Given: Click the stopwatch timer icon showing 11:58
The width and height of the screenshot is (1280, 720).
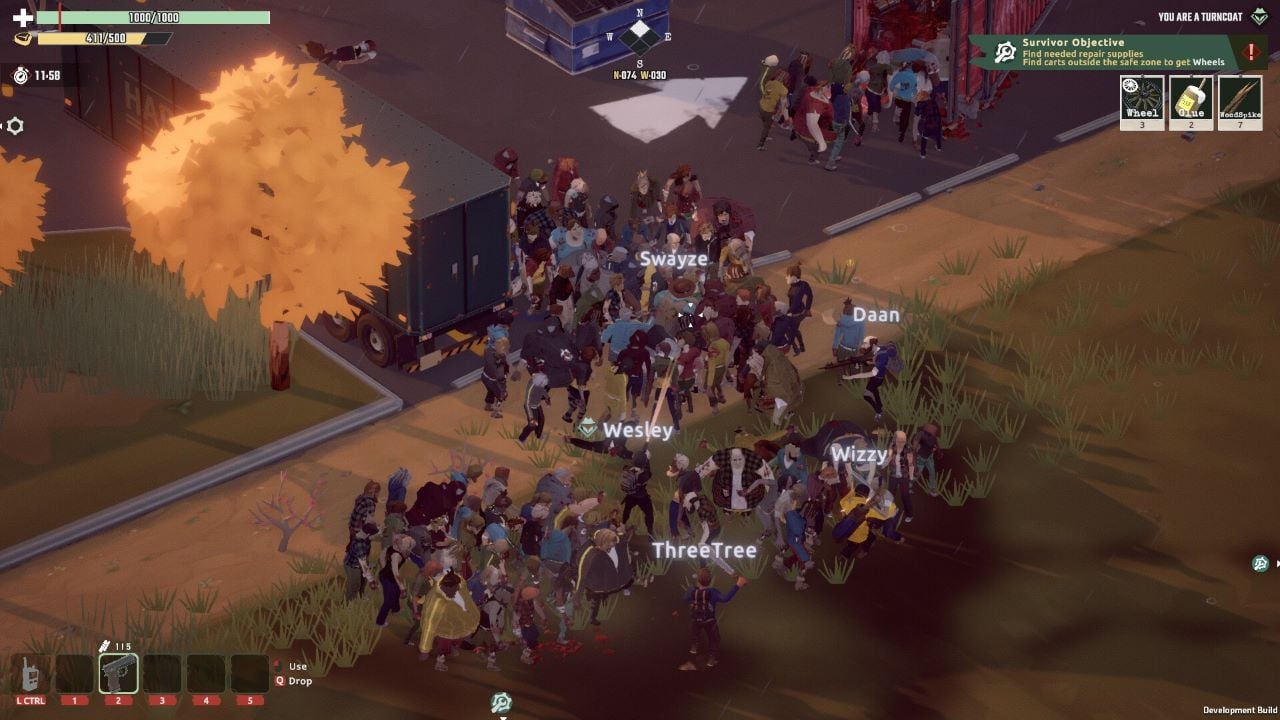Looking at the screenshot, I should [x=21, y=76].
